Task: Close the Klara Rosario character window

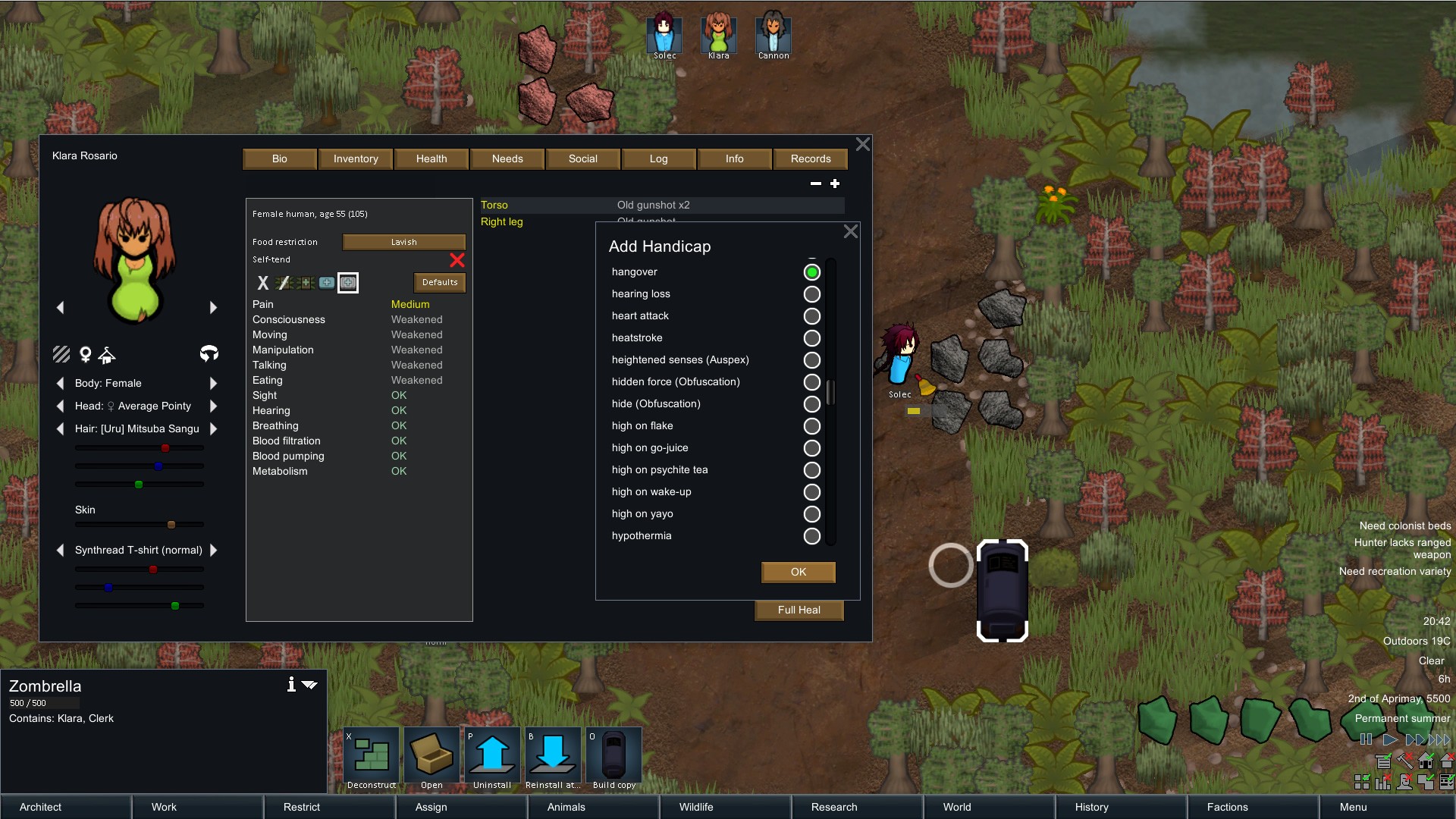Action: (862, 144)
